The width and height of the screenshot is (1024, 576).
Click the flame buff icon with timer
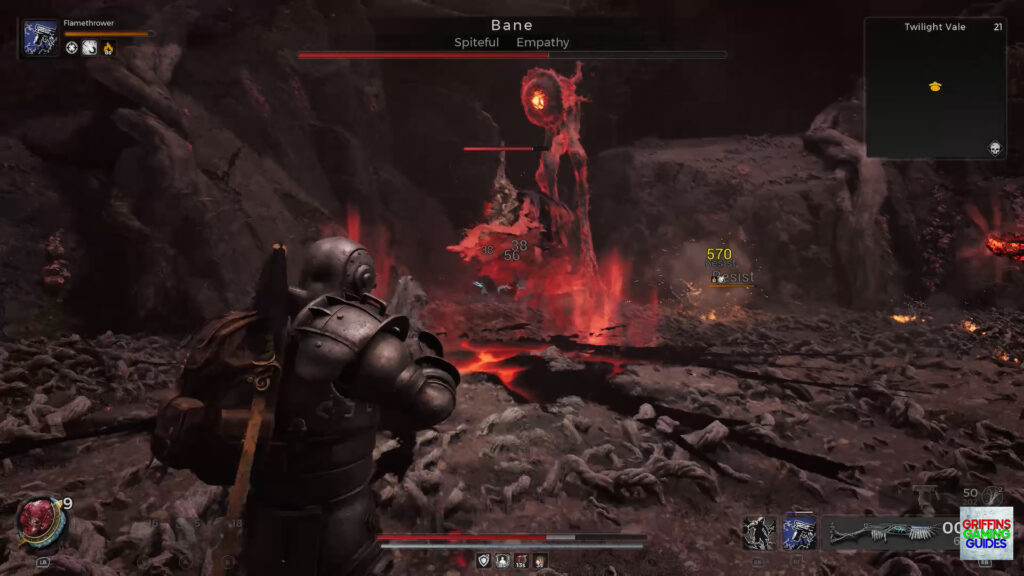click(108, 48)
